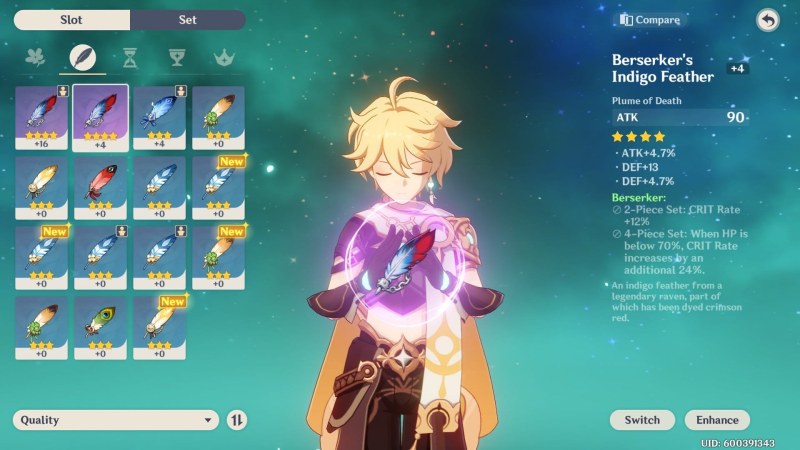Viewport: 800px width, 450px height.
Task: Switch to the crown circlet category
Action: point(223,57)
